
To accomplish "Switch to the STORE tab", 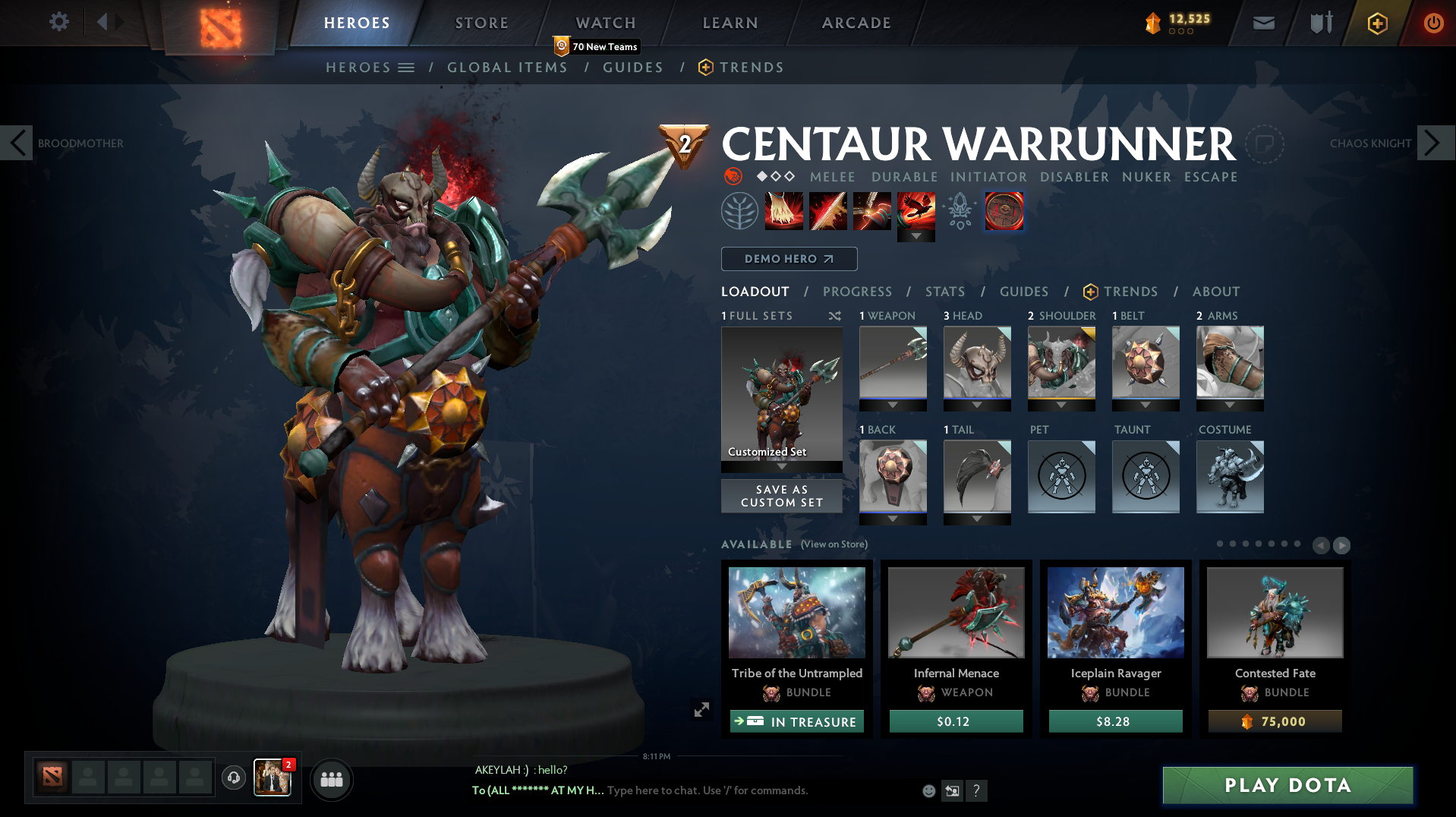I will tap(481, 22).
